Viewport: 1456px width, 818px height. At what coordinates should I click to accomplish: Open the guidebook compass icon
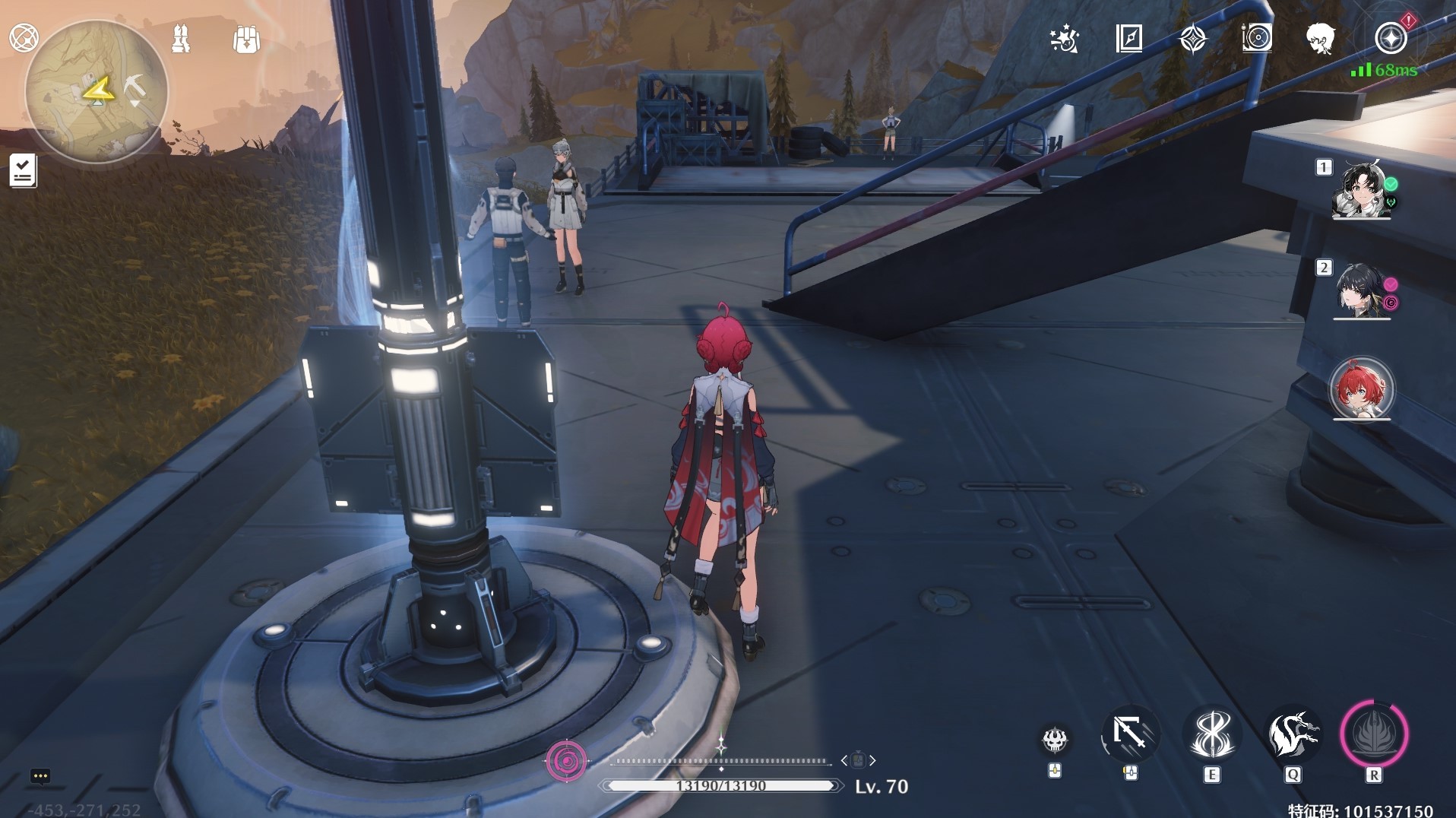click(x=1129, y=38)
